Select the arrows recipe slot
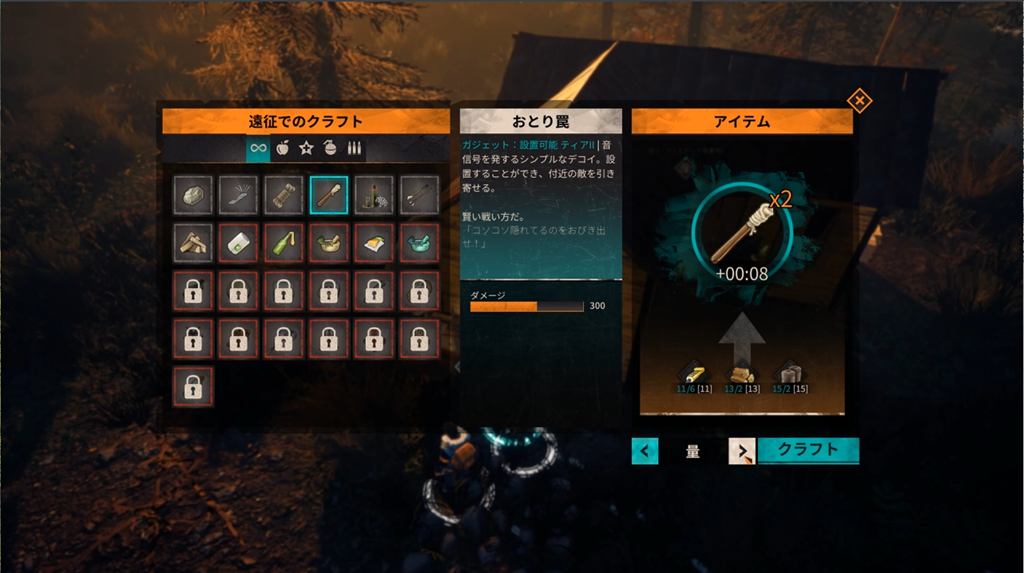This screenshot has width=1024, height=573. point(419,194)
